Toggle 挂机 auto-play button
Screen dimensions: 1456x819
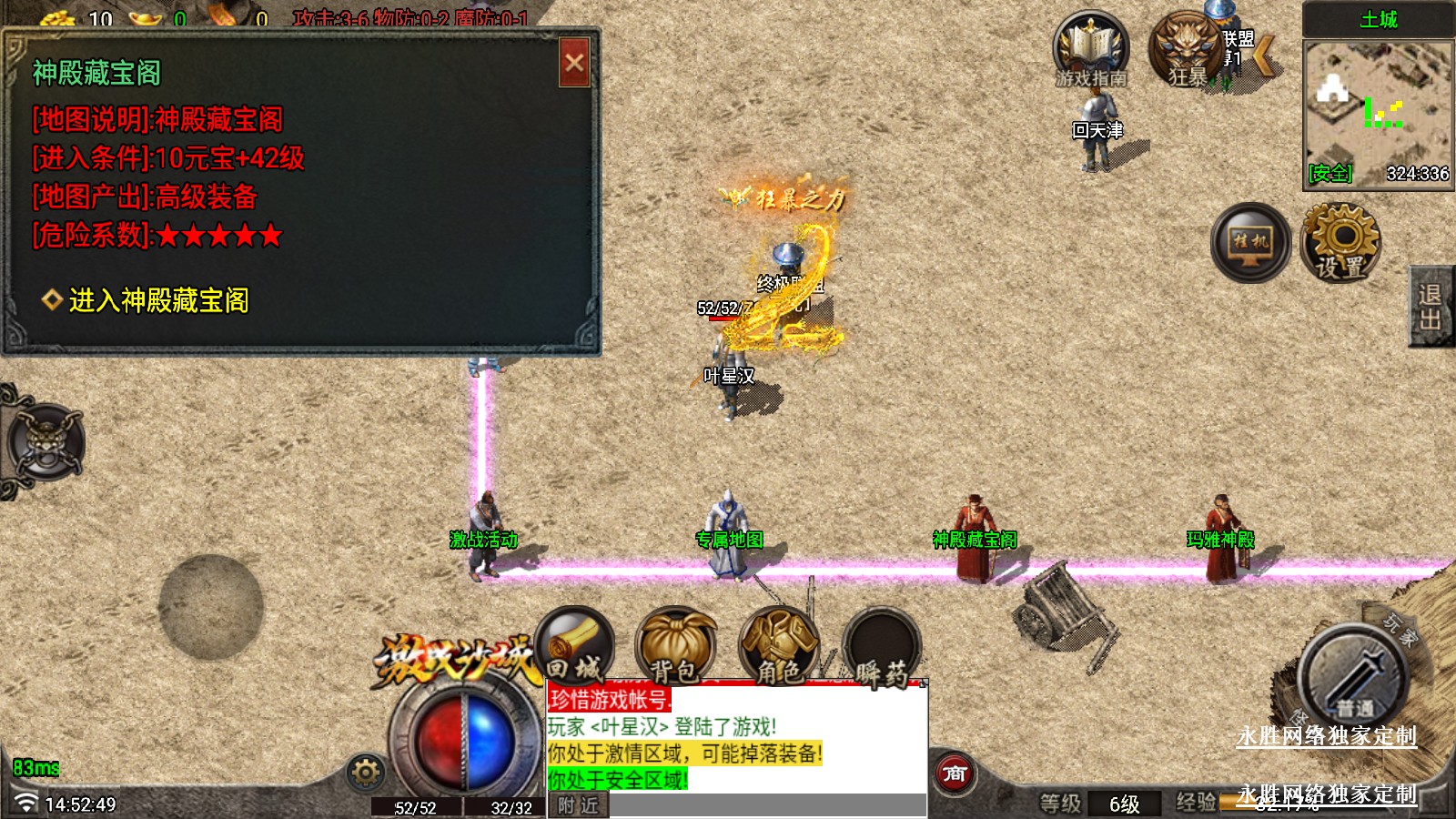(1250, 243)
